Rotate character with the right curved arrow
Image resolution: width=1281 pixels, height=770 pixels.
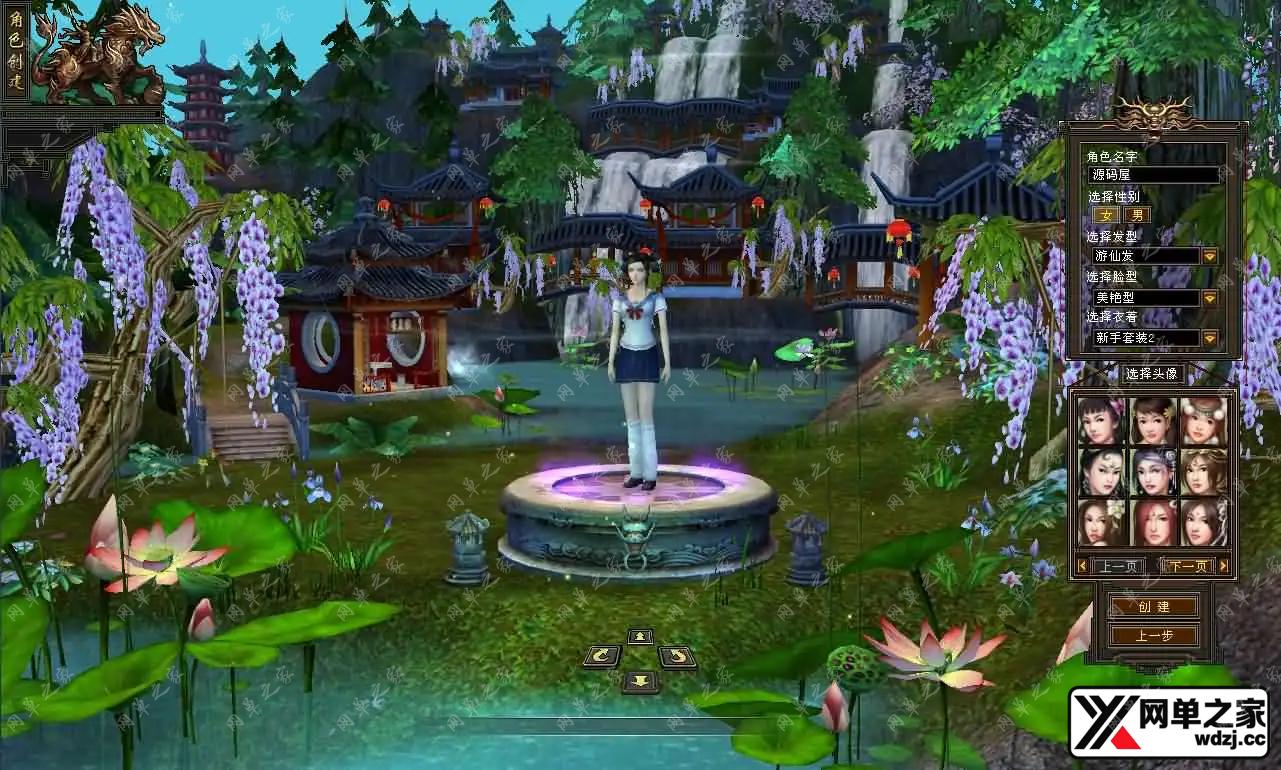click(x=677, y=656)
